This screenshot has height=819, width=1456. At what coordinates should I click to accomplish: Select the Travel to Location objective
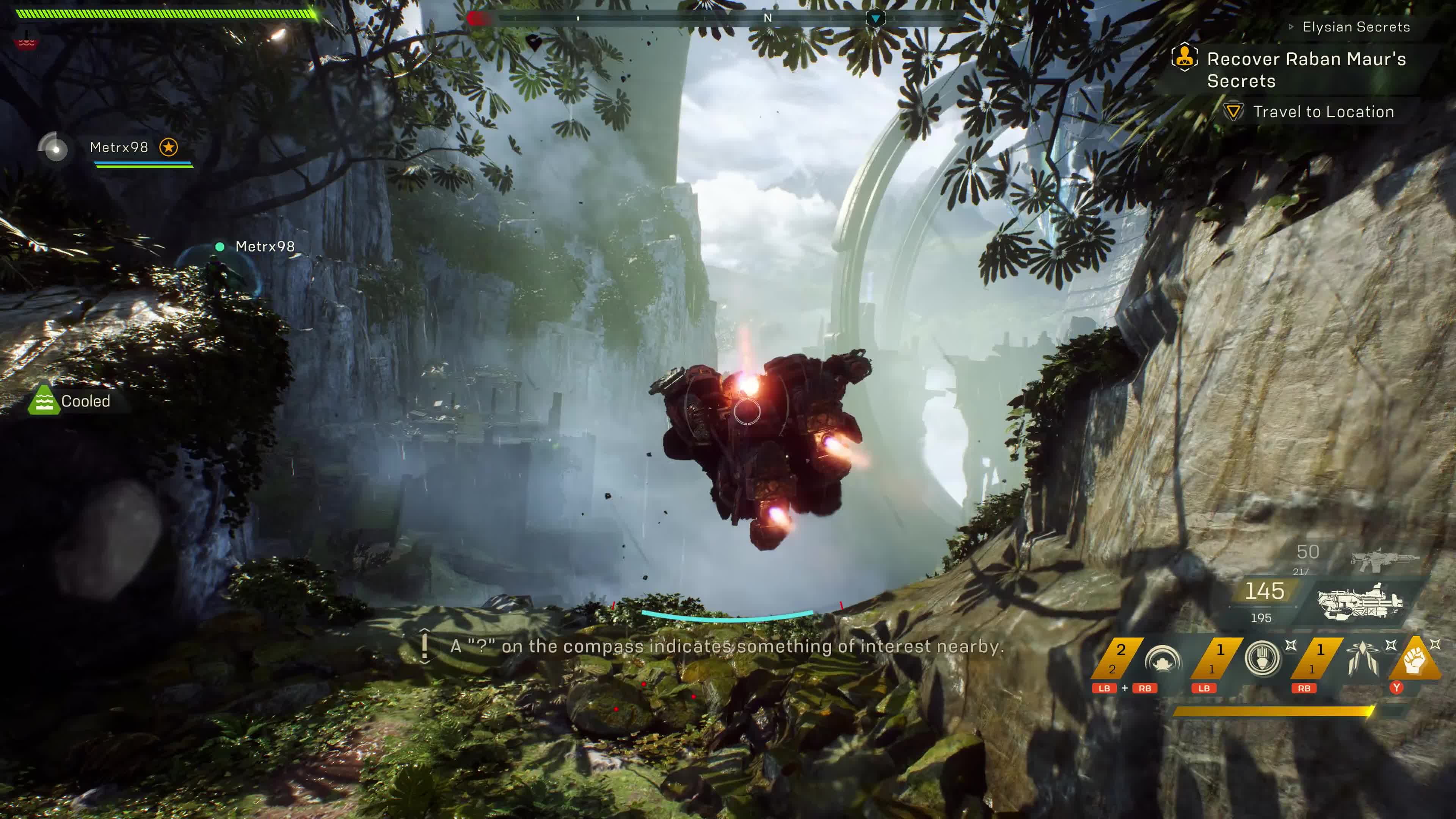[1323, 112]
